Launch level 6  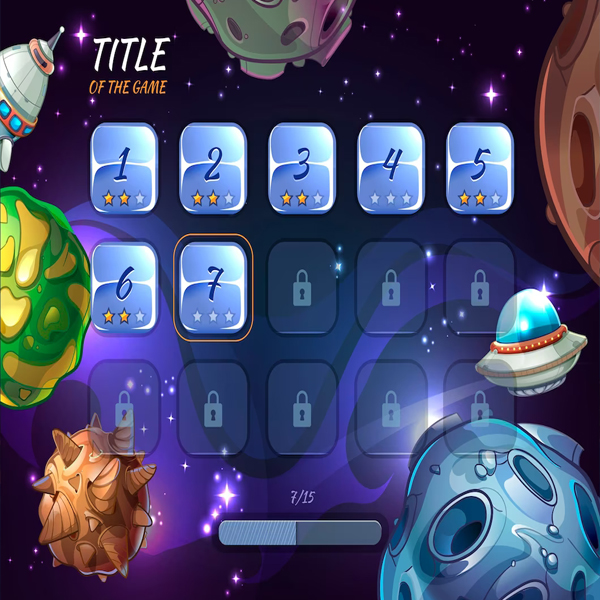pos(124,287)
